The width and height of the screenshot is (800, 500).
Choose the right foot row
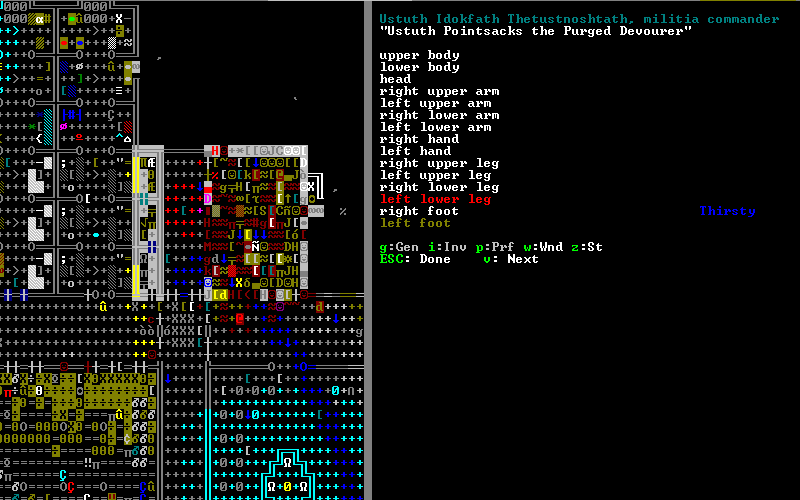tap(419, 211)
